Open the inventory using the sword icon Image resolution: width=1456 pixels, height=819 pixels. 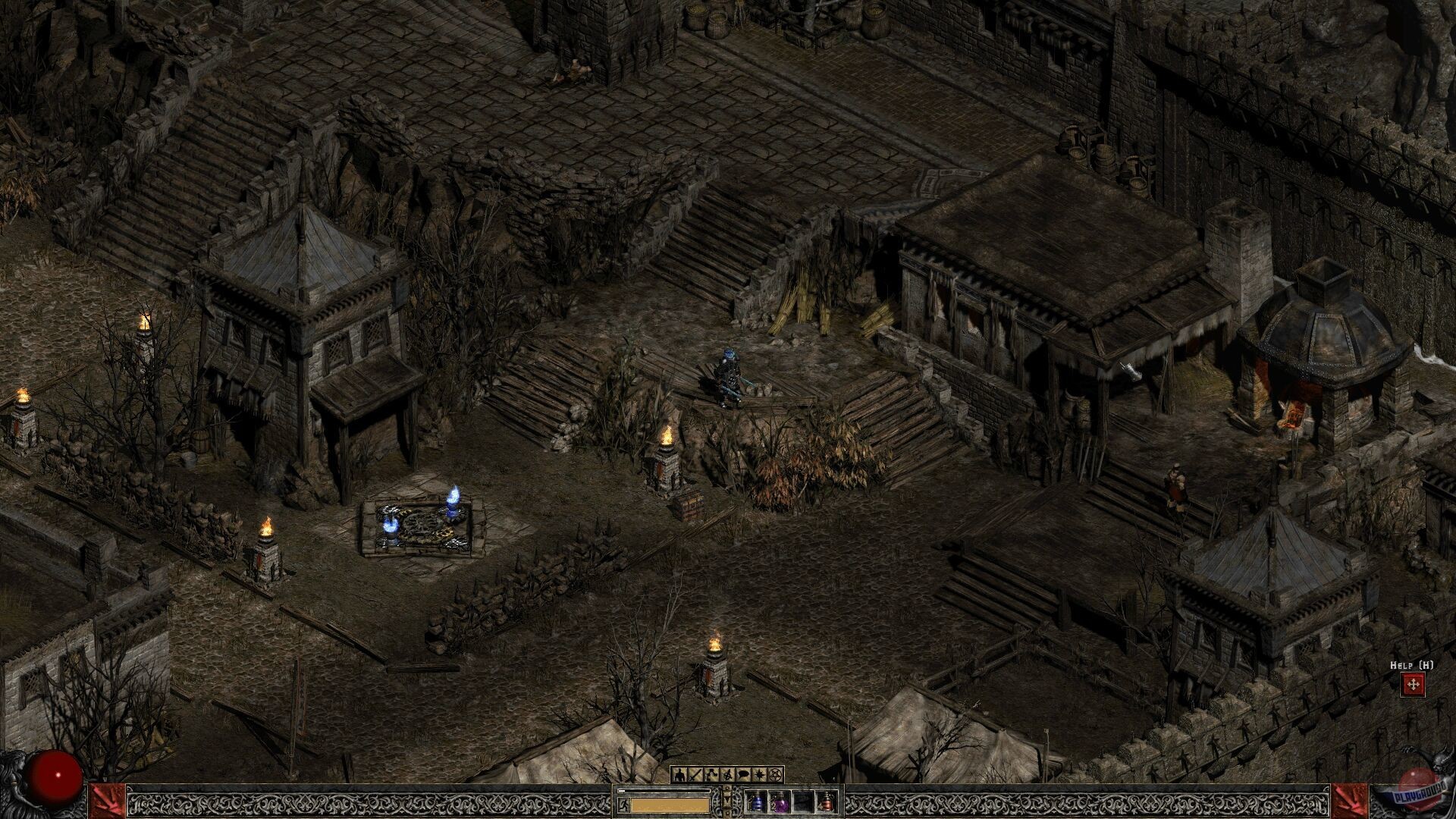[x=695, y=774]
